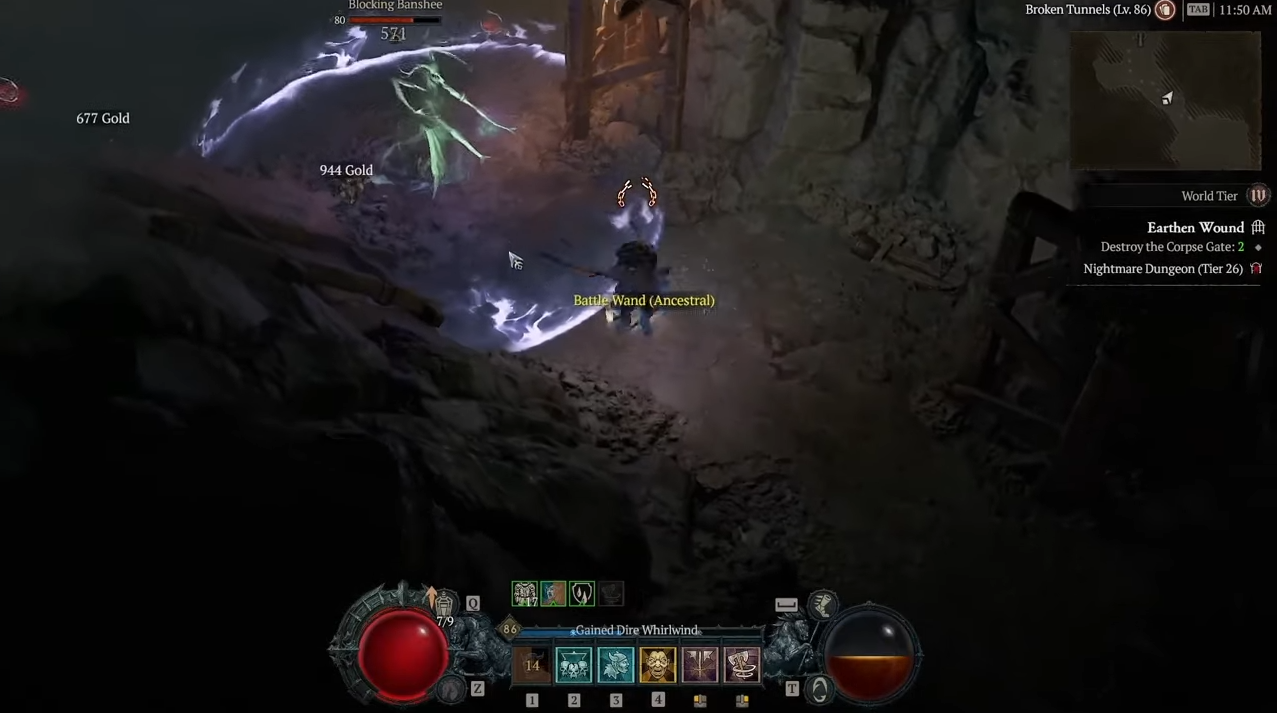This screenshot has height=713, width=1281.
Task: Click the boot evade icon
Action: [x=822, y=602]
